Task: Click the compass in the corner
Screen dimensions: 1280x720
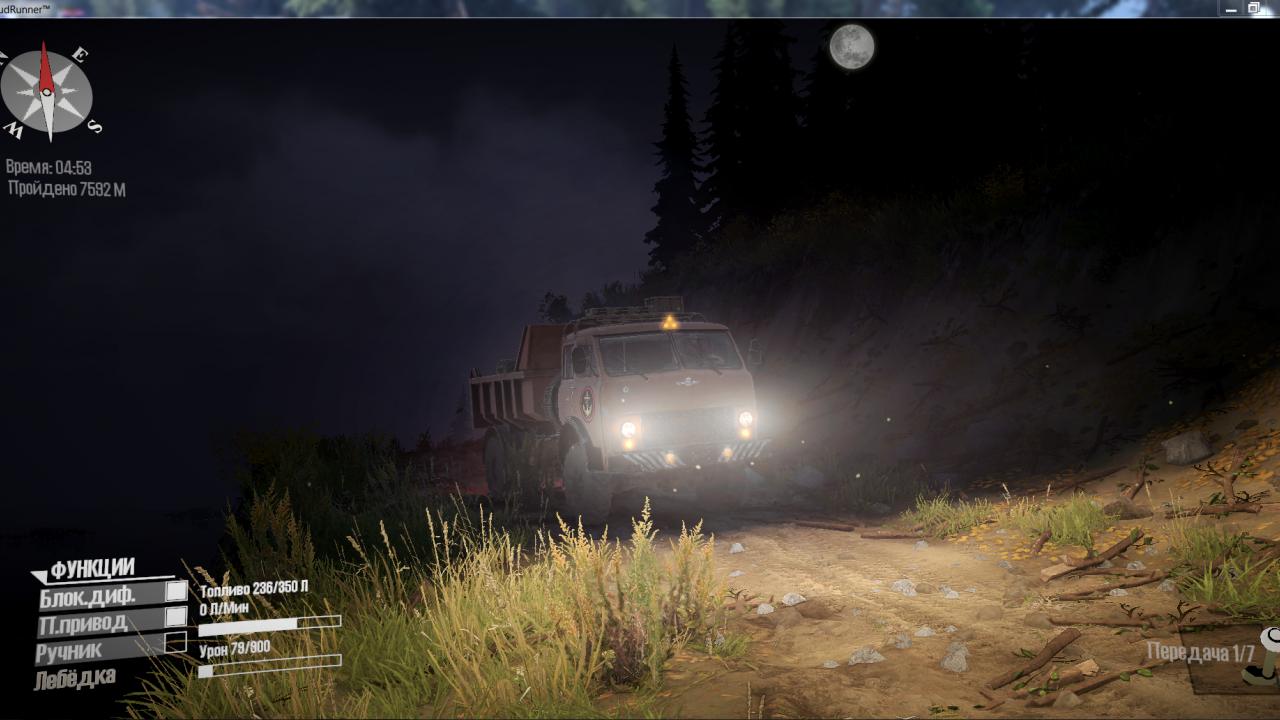Action: [47, 94]
